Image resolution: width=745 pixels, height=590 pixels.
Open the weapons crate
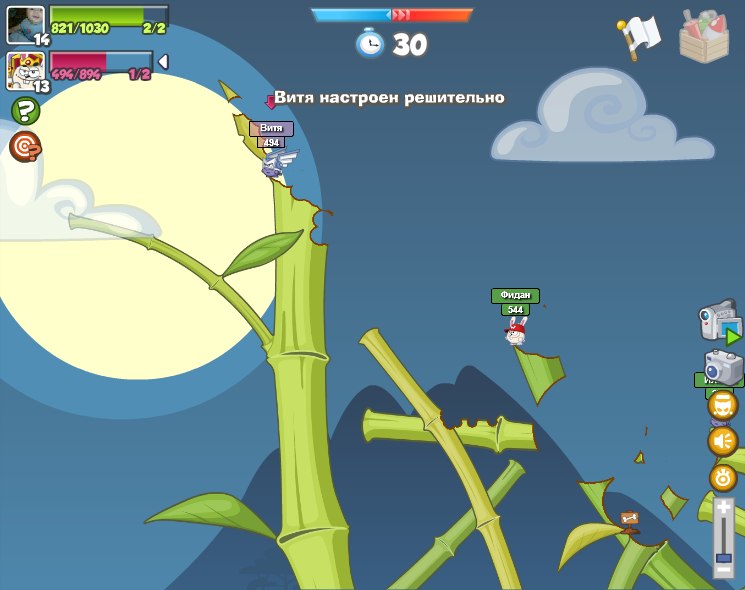[x=704, y=37]
